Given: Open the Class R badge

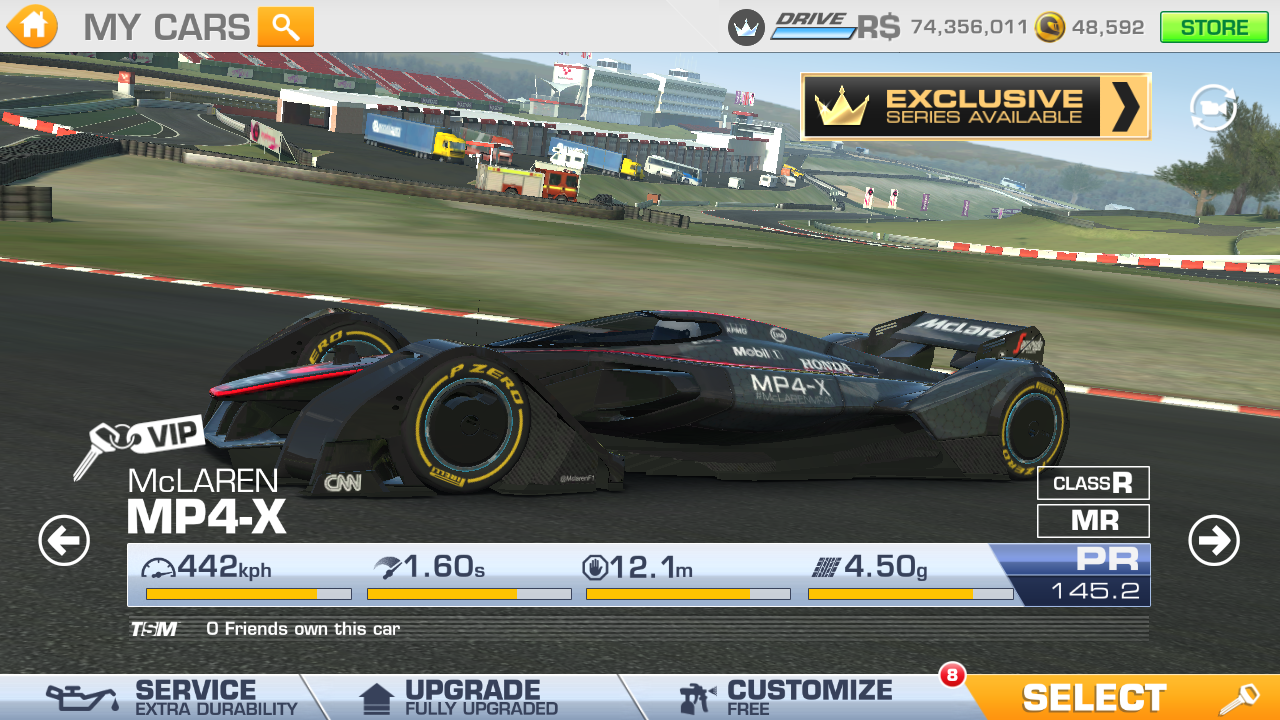Looking at the screenshot, I should click(x=1093, y=483).
